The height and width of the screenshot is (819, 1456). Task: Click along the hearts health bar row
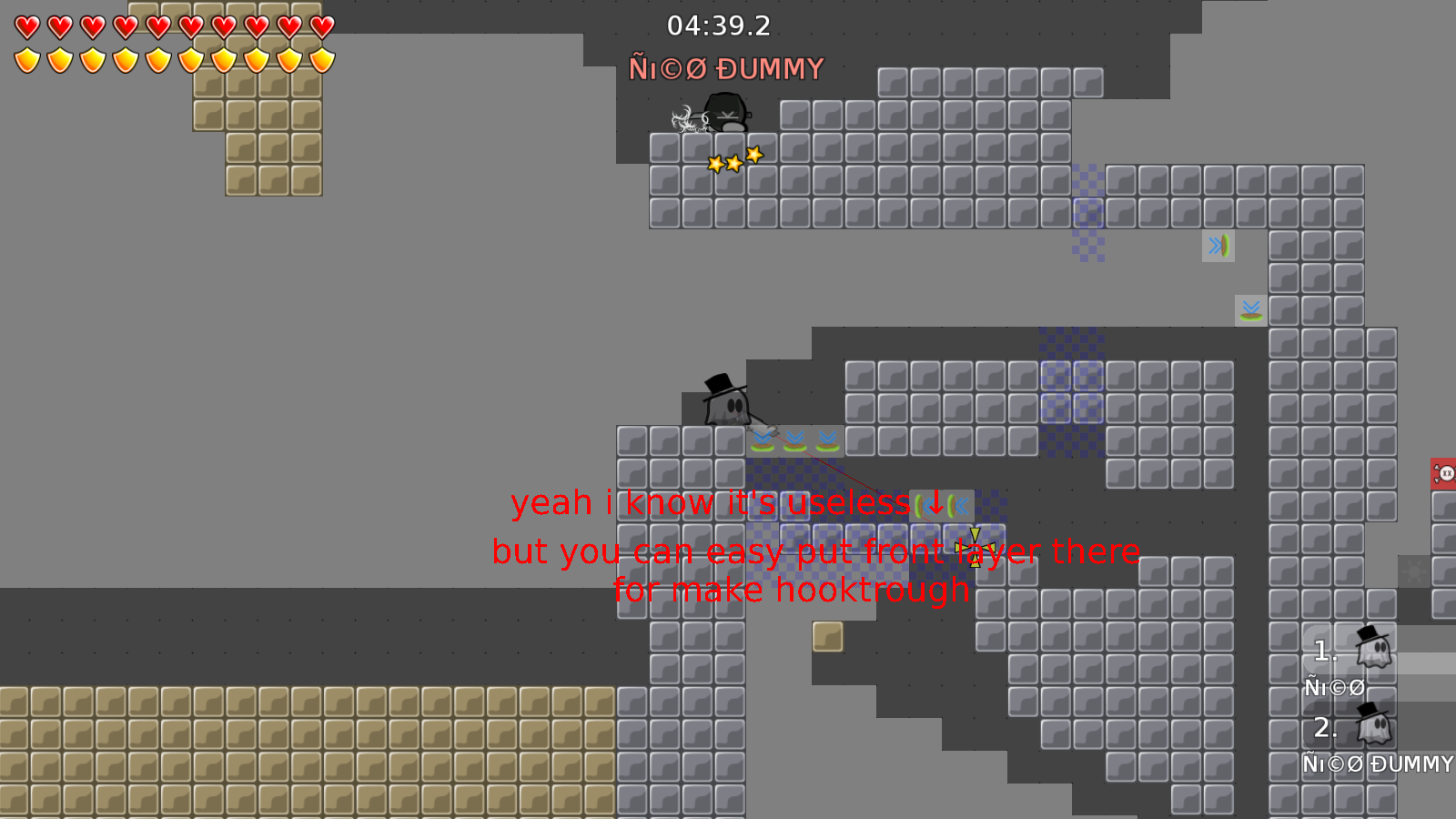173,27
